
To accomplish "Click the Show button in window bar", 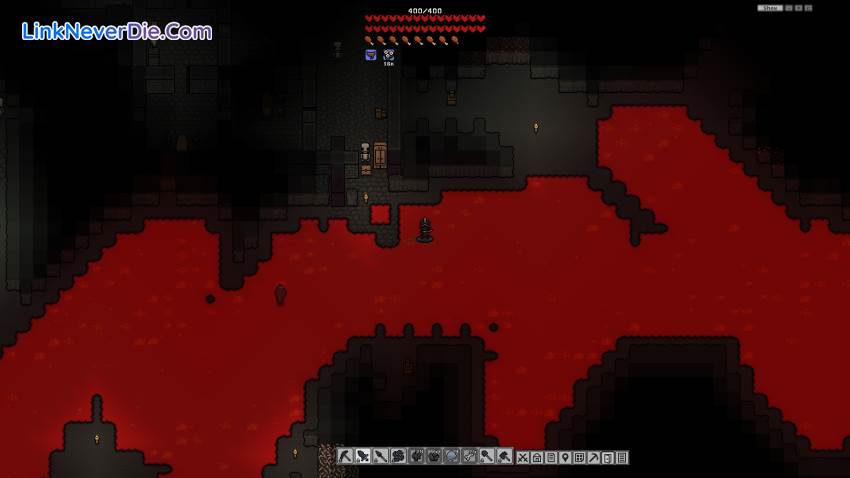I will pyautogui.click(x=769, y=8).
